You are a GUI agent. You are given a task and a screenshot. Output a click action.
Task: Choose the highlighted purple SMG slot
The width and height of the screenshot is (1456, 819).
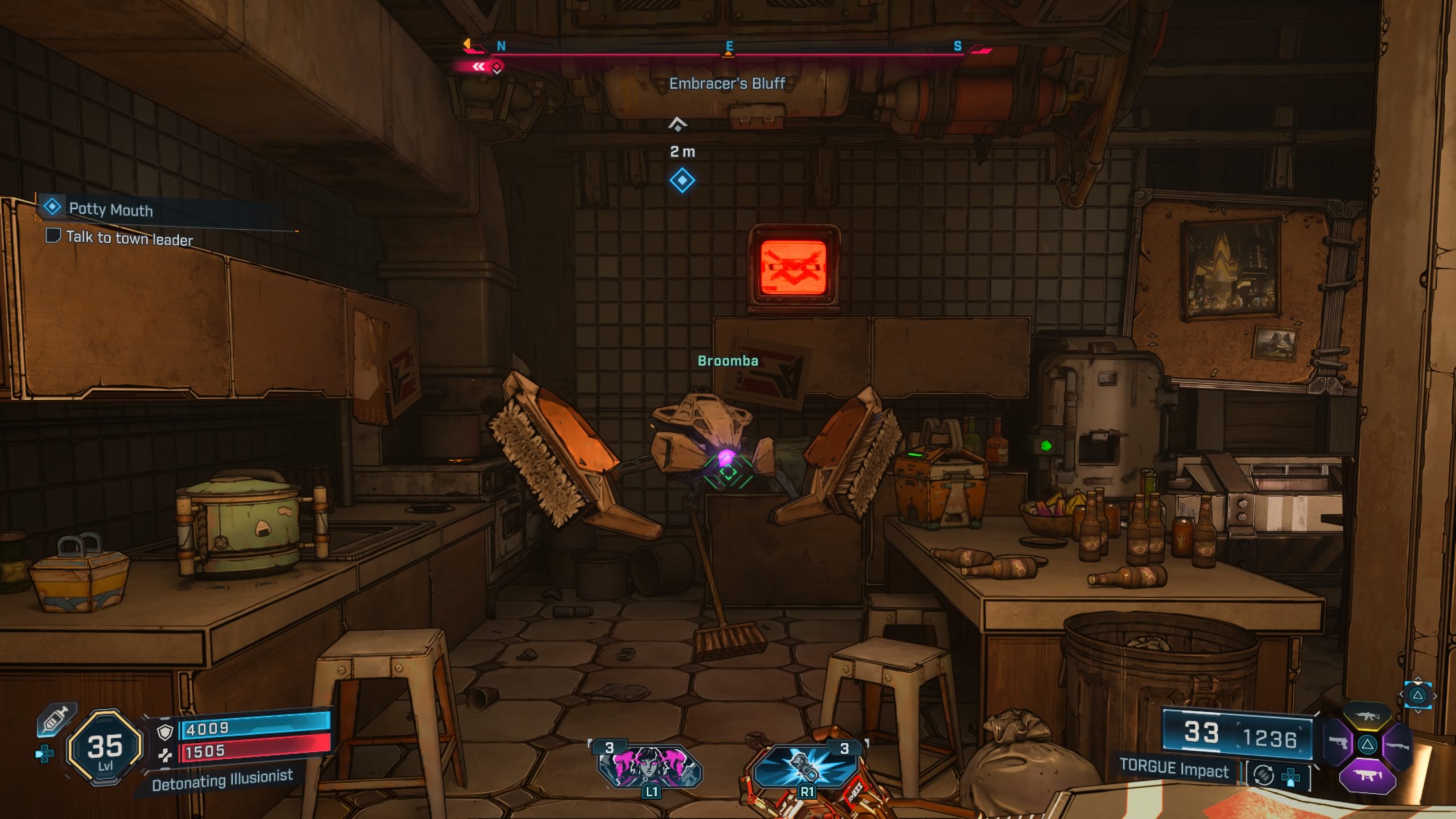1367,775
